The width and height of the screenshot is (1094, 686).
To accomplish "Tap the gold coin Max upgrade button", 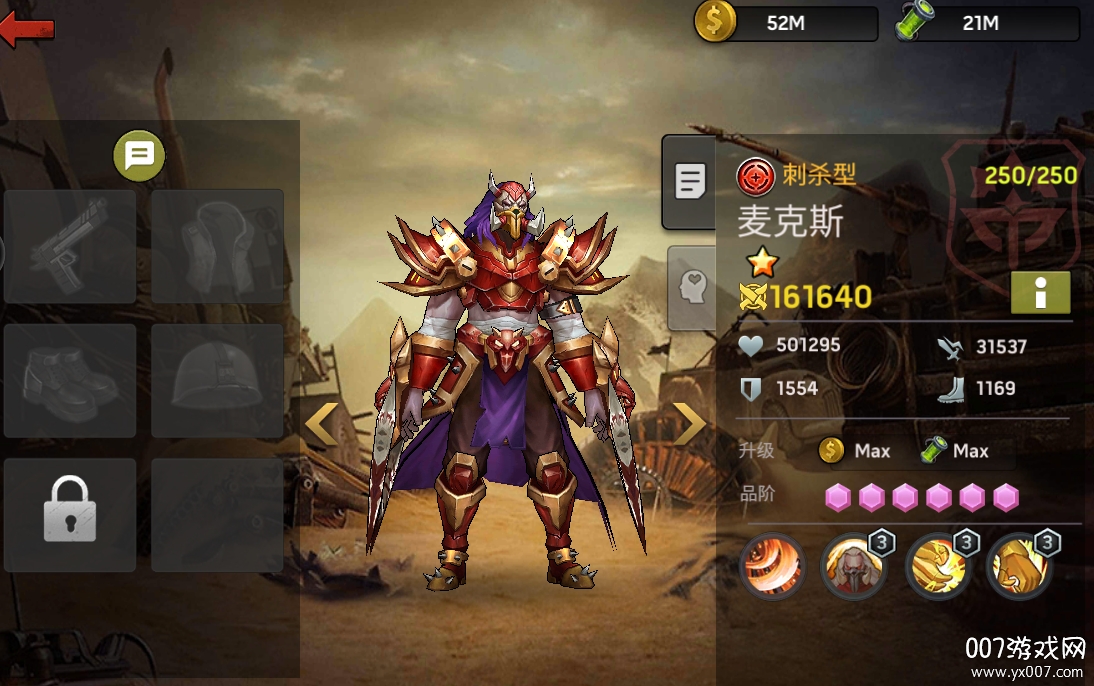I will click(x=855, y=451).
